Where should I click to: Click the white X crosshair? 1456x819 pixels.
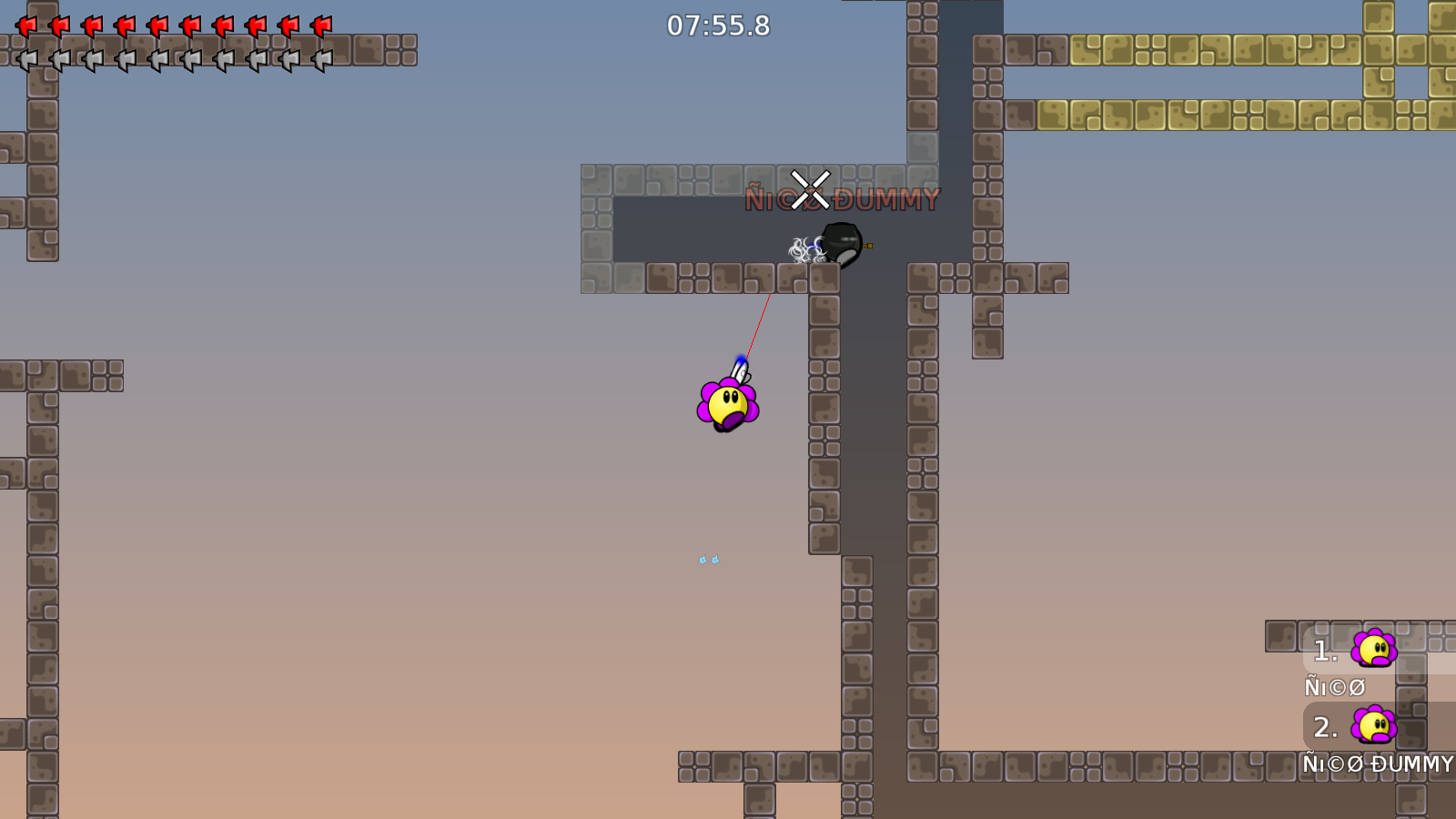810,188
